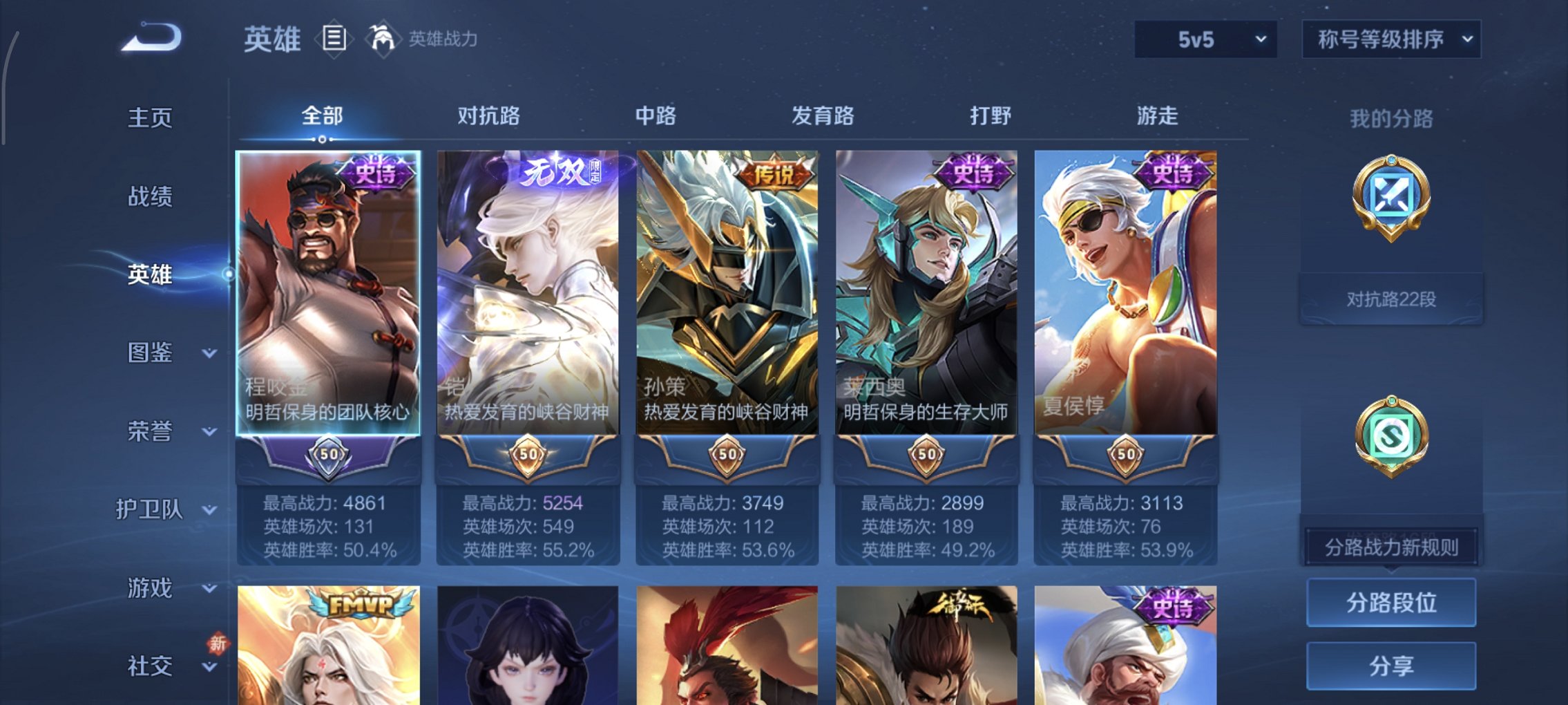Open the 称号等级排序 sorting dropdown
Image resolution: width=1568 pixels, height=705 pixels.
point(1390,39)
